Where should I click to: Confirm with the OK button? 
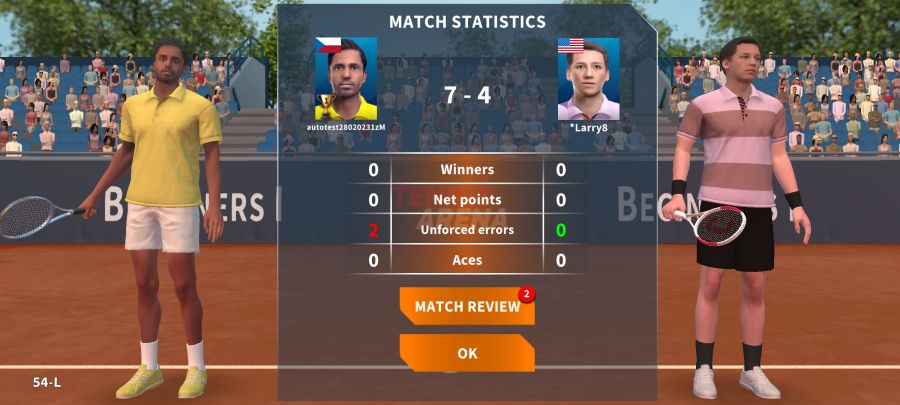click(467, 353)
